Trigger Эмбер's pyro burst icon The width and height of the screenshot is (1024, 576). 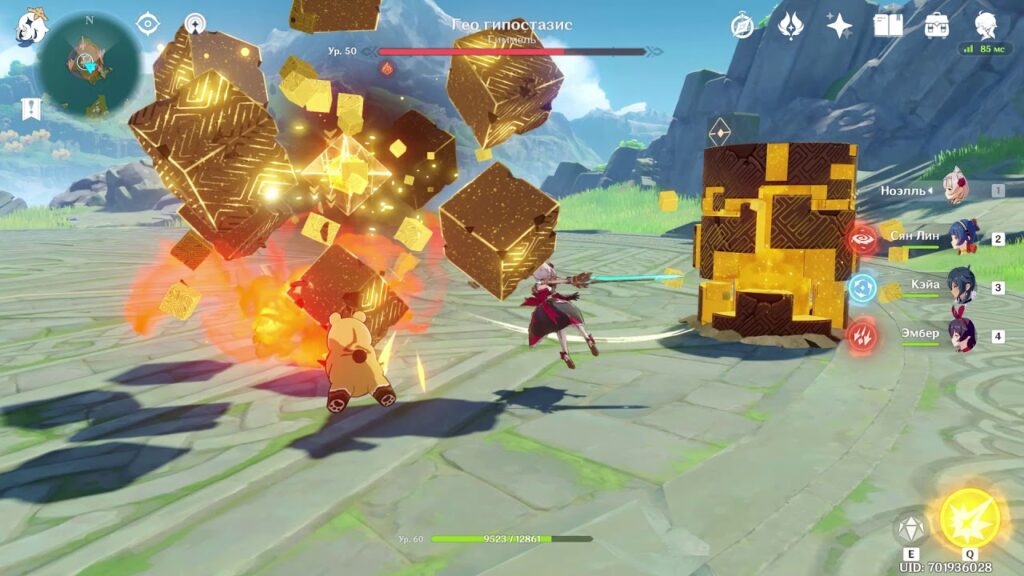click(x=862, y=336)
